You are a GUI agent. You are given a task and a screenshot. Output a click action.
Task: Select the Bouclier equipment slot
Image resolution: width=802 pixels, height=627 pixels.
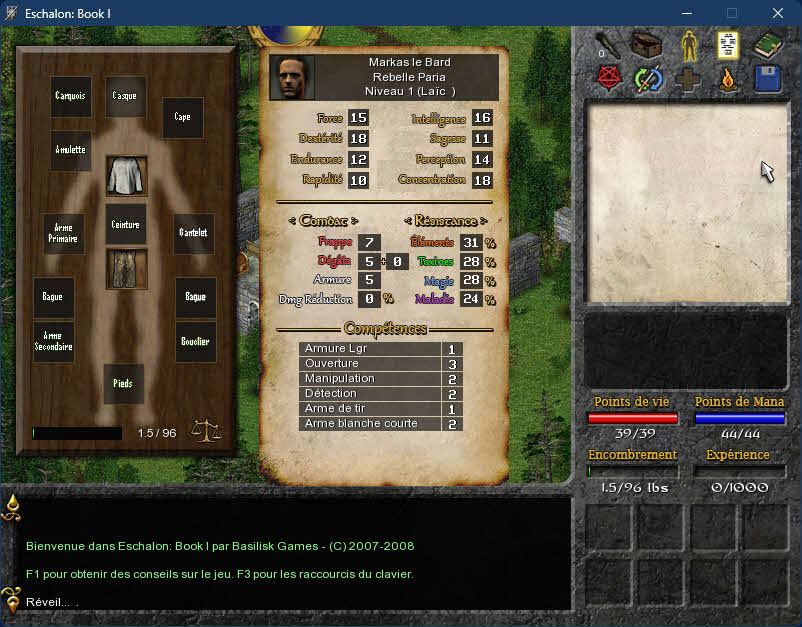[196, 342]
